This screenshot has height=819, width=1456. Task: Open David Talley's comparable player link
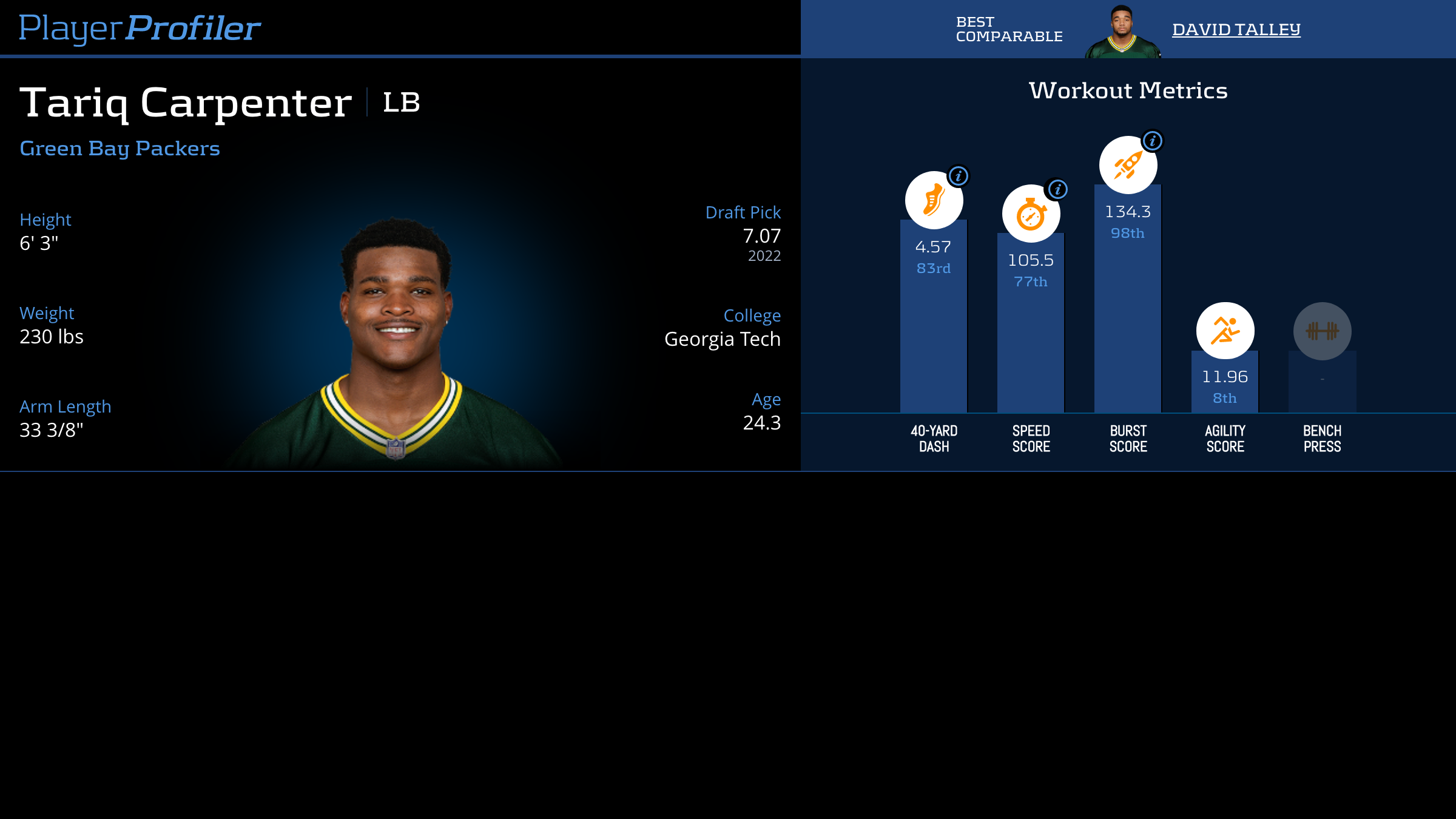point(1236,29)
